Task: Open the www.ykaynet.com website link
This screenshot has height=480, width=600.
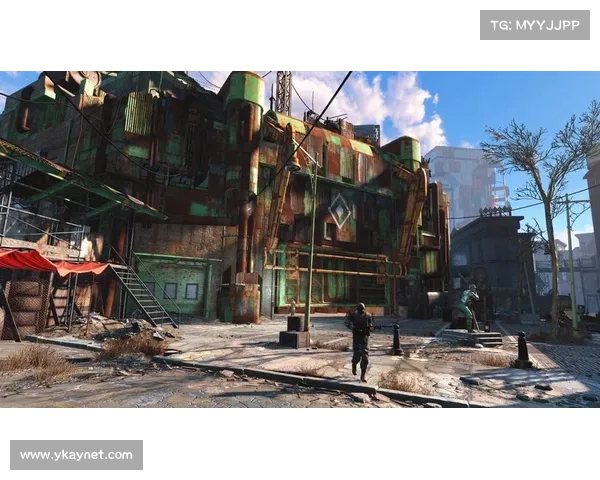Action: tap(76, 455)
